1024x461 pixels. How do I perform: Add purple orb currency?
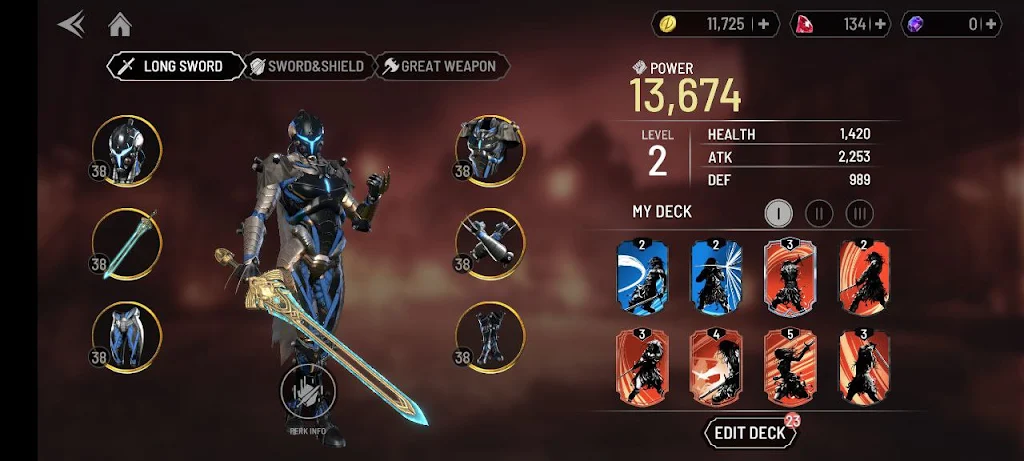(x=990, y=24)
